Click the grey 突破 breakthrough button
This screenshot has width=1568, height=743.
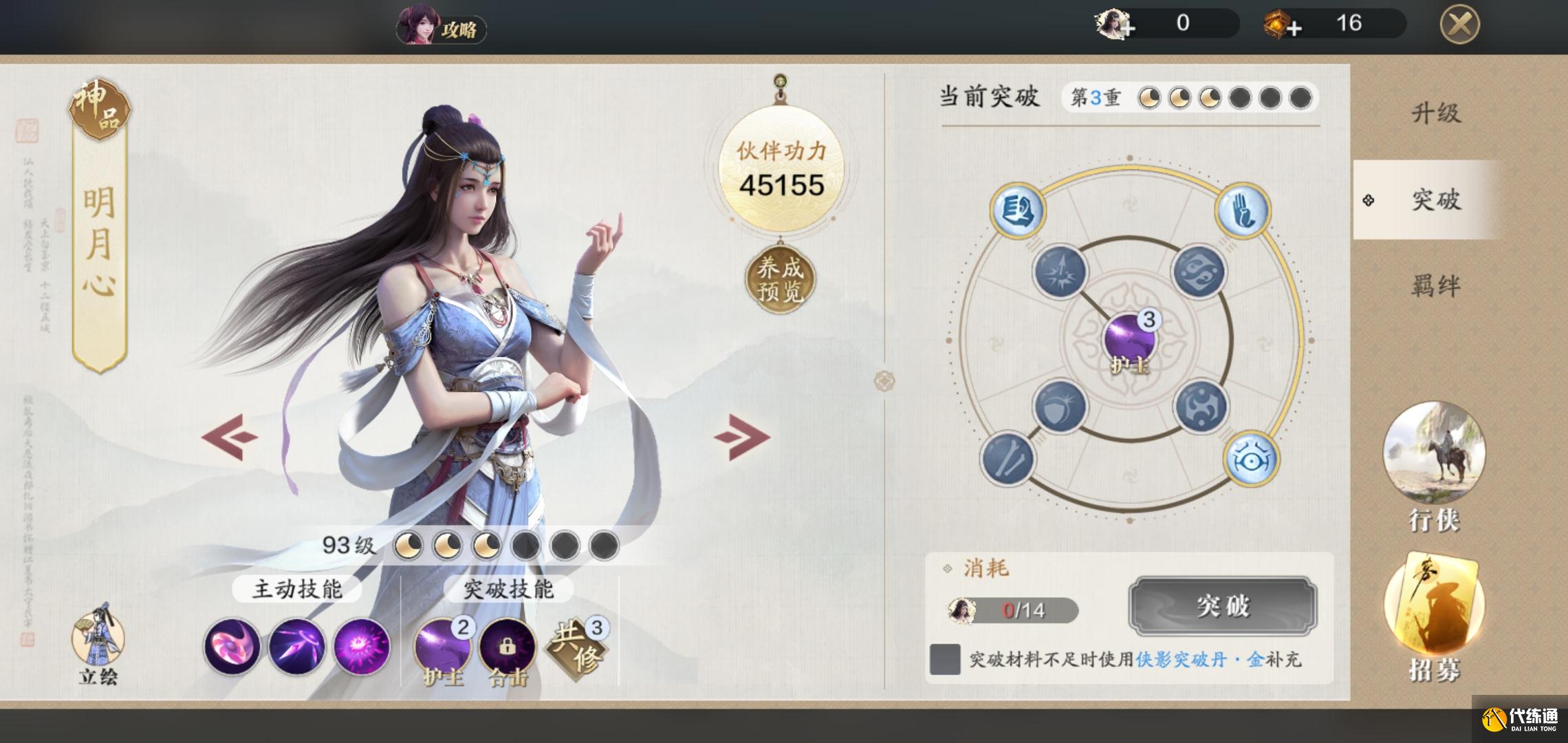point(1222,606)
